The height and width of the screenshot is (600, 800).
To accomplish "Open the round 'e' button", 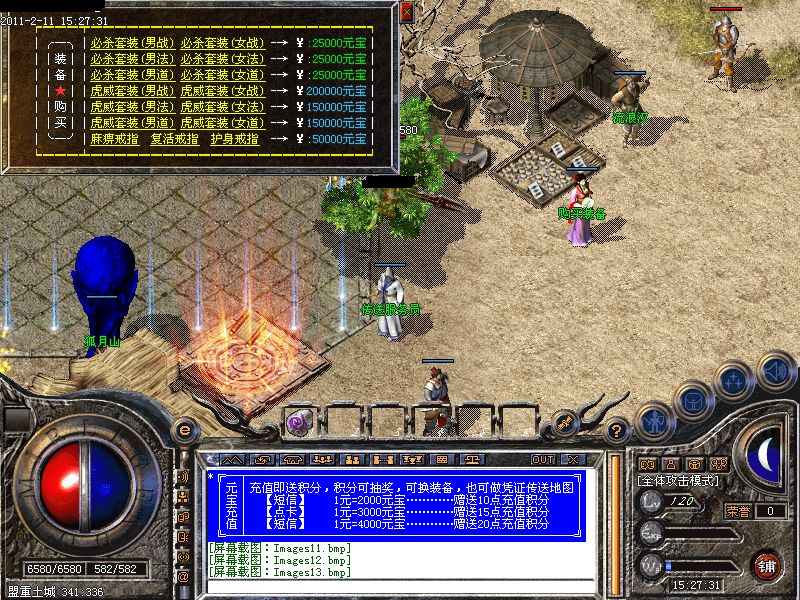I will tap(184, 429).
